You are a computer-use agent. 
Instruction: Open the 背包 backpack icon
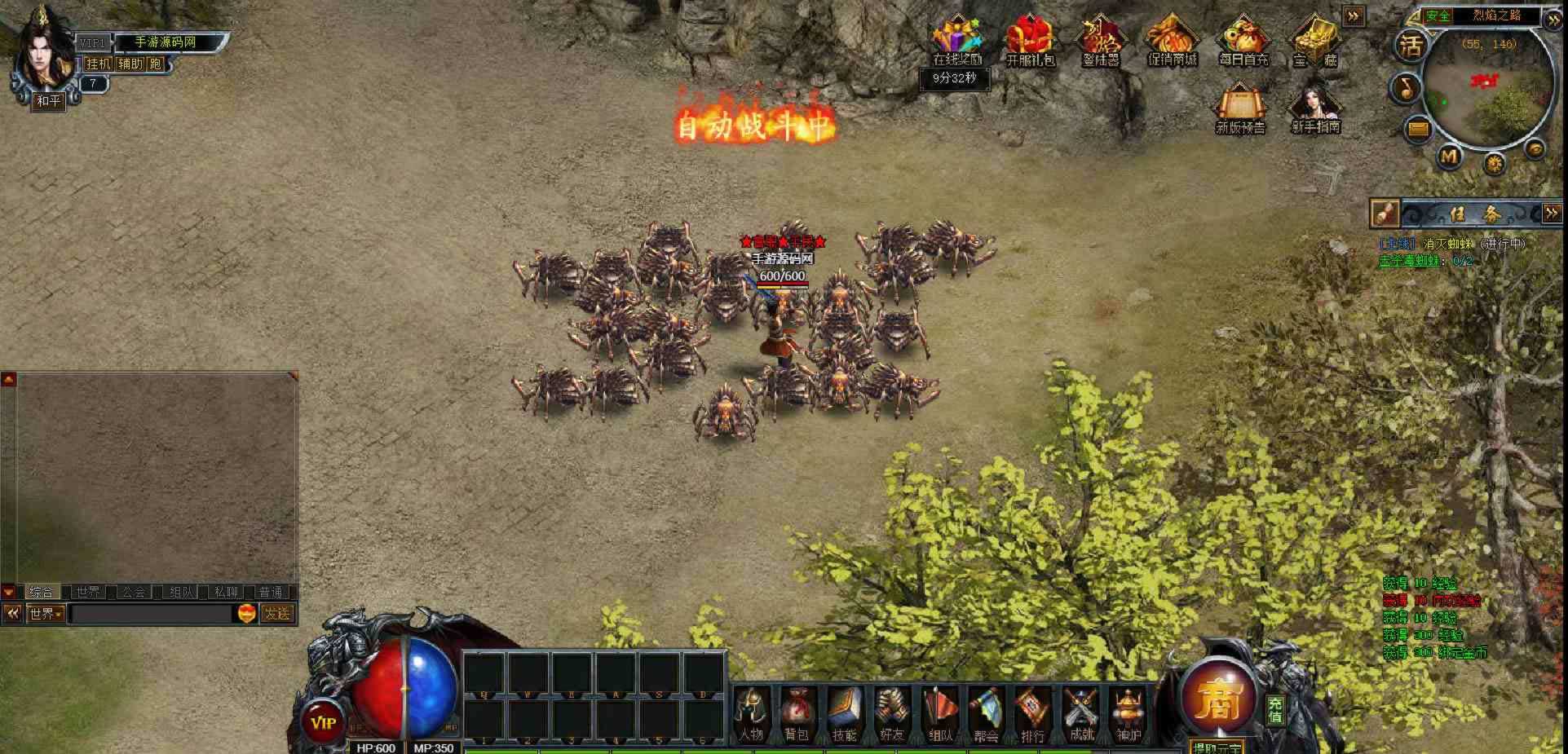point(796,714)
